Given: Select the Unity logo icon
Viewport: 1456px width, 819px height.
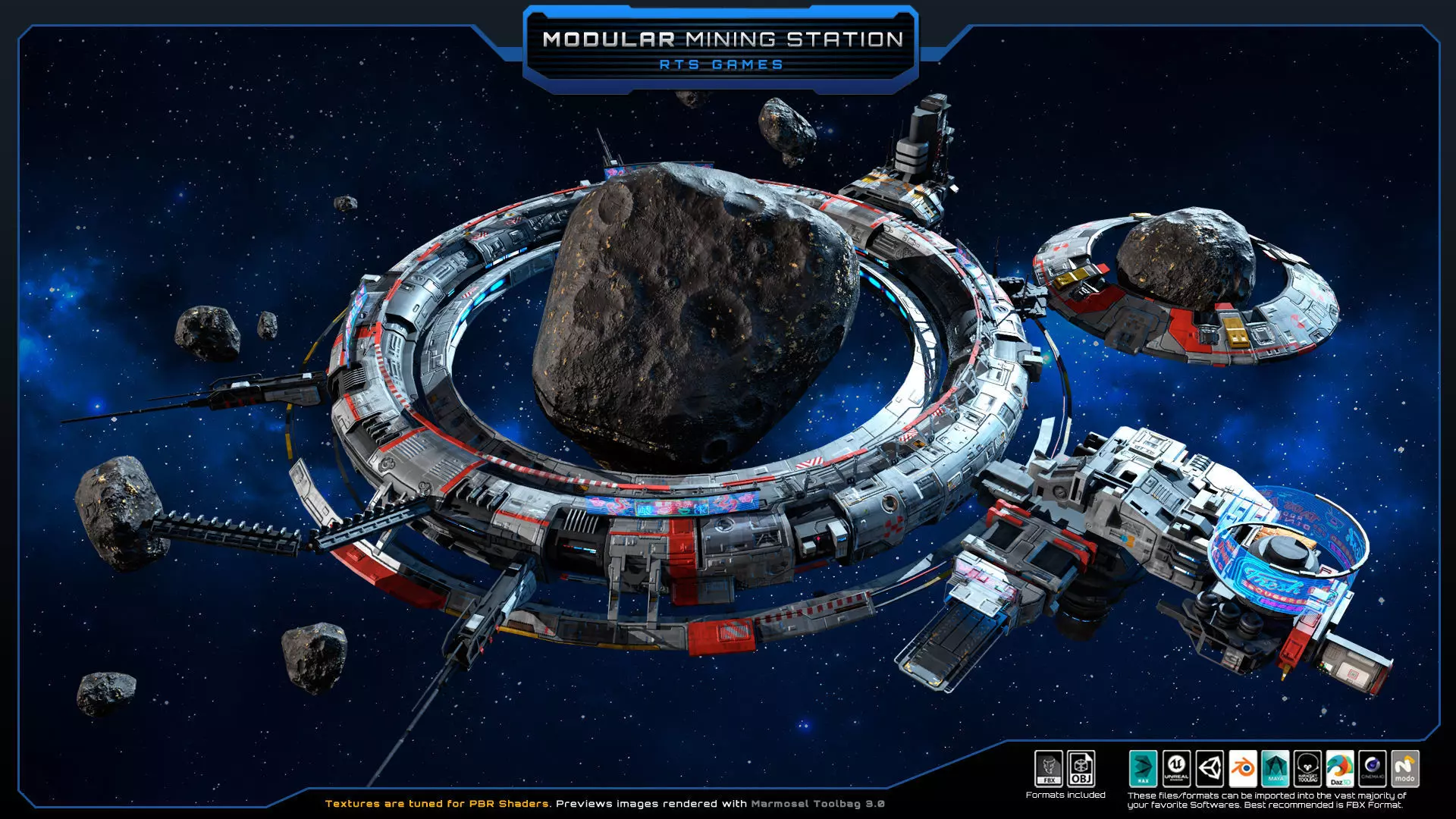Looking at the screenshot, I should click(x=1210, y=769).
